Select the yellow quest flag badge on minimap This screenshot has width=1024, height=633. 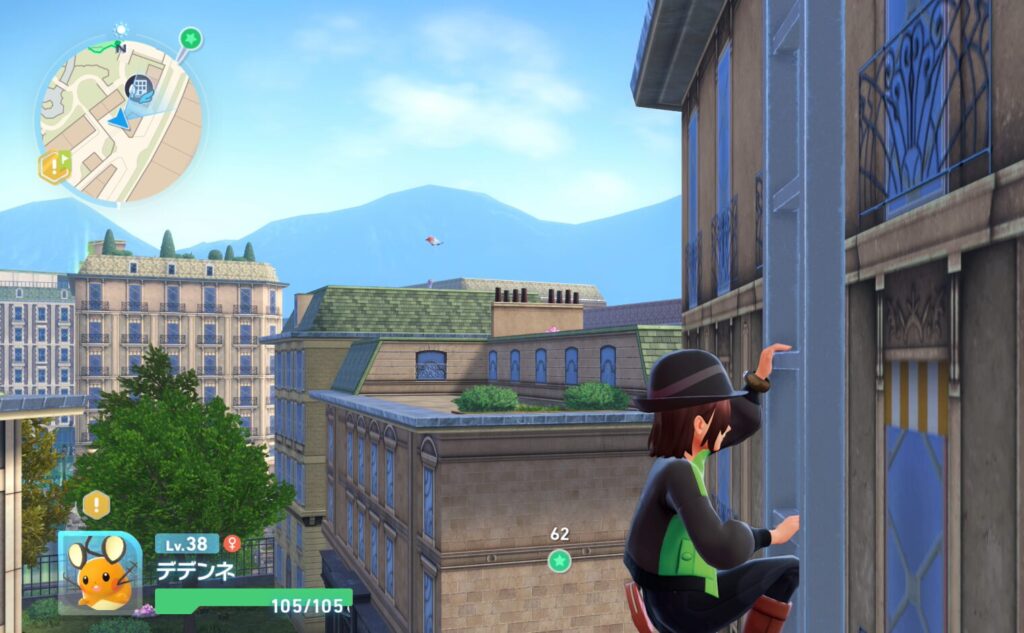54,166
